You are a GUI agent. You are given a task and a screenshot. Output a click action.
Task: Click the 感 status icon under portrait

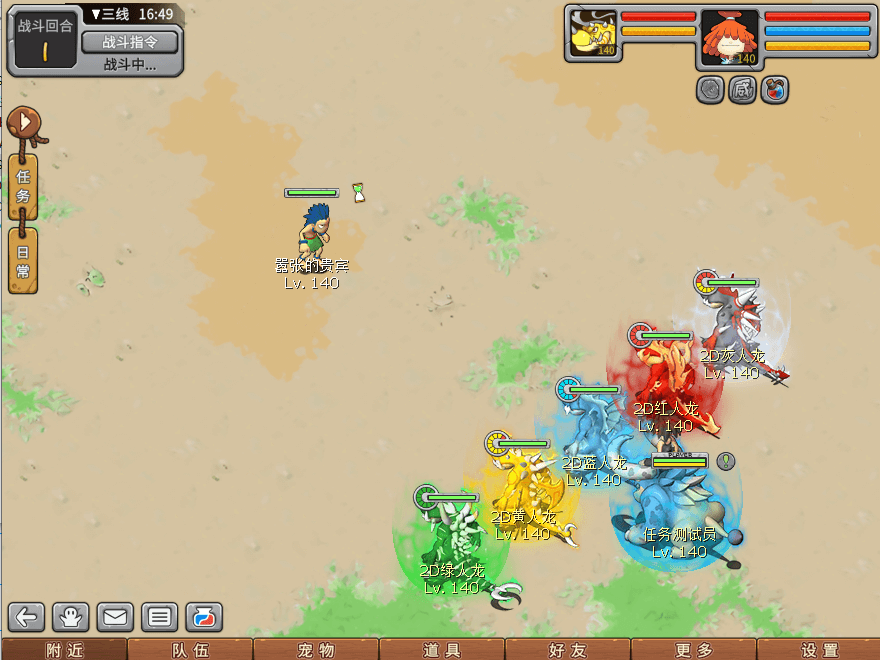tap(743, 89)
